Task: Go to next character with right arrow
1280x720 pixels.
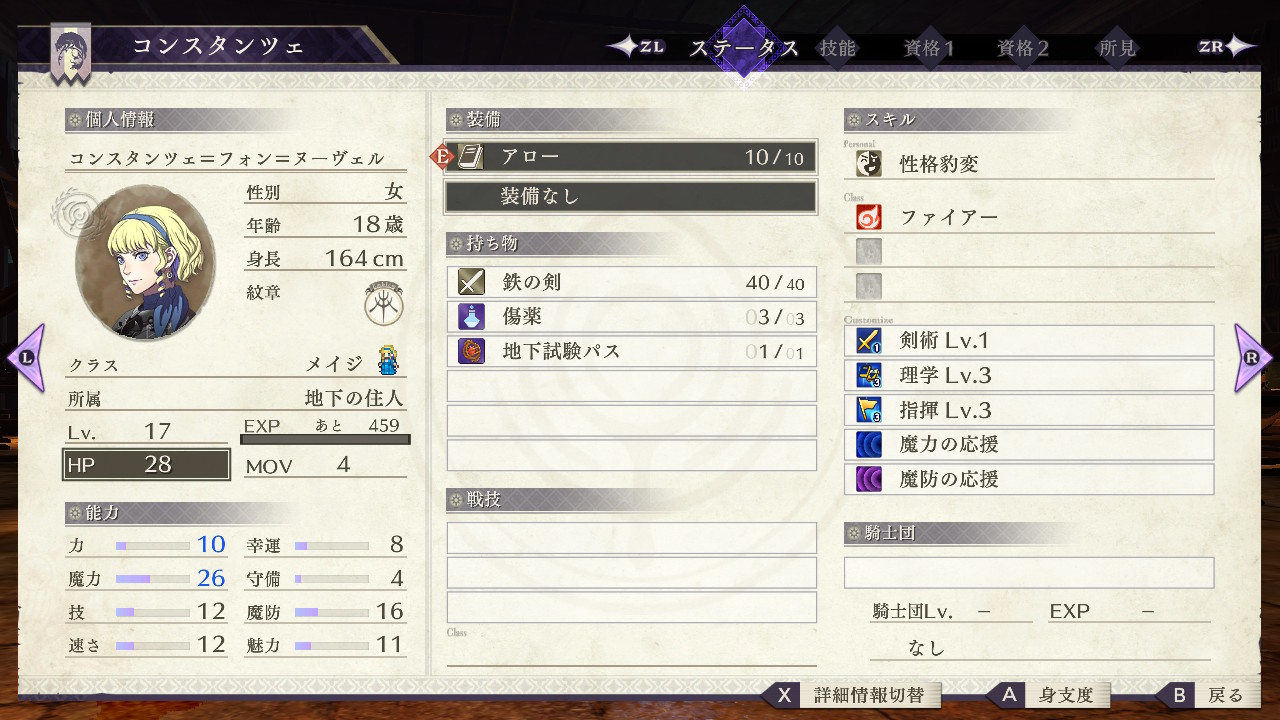Action: click(x=1253, y=357)
